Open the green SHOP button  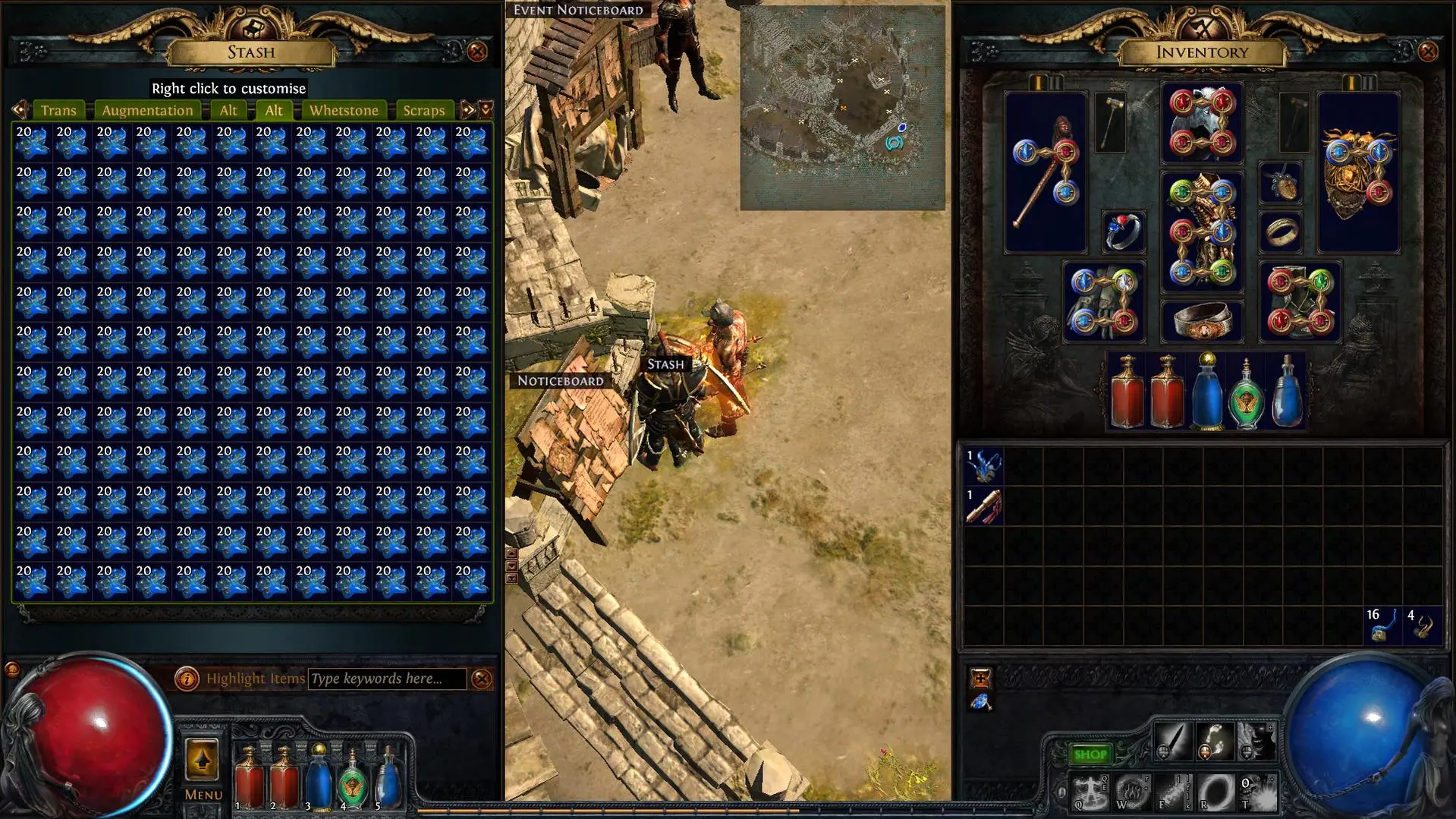(x=1090, y=754)
